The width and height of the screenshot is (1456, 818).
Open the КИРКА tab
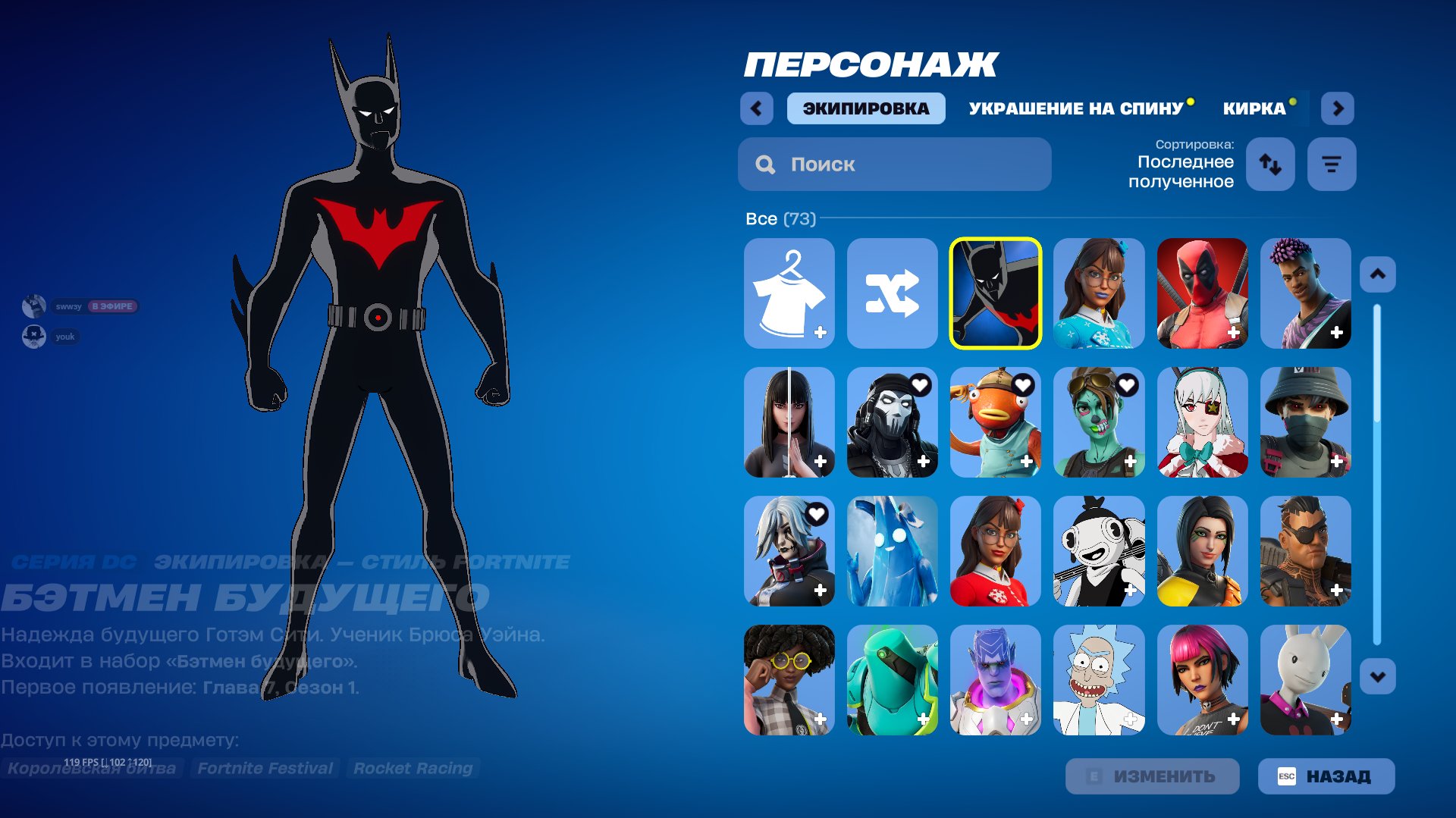point(1253,108)
